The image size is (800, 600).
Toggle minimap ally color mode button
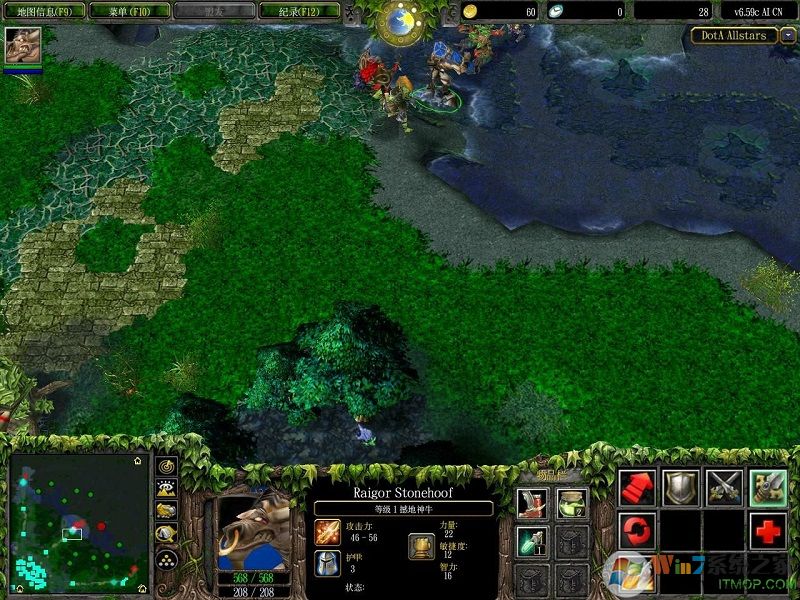167,512
